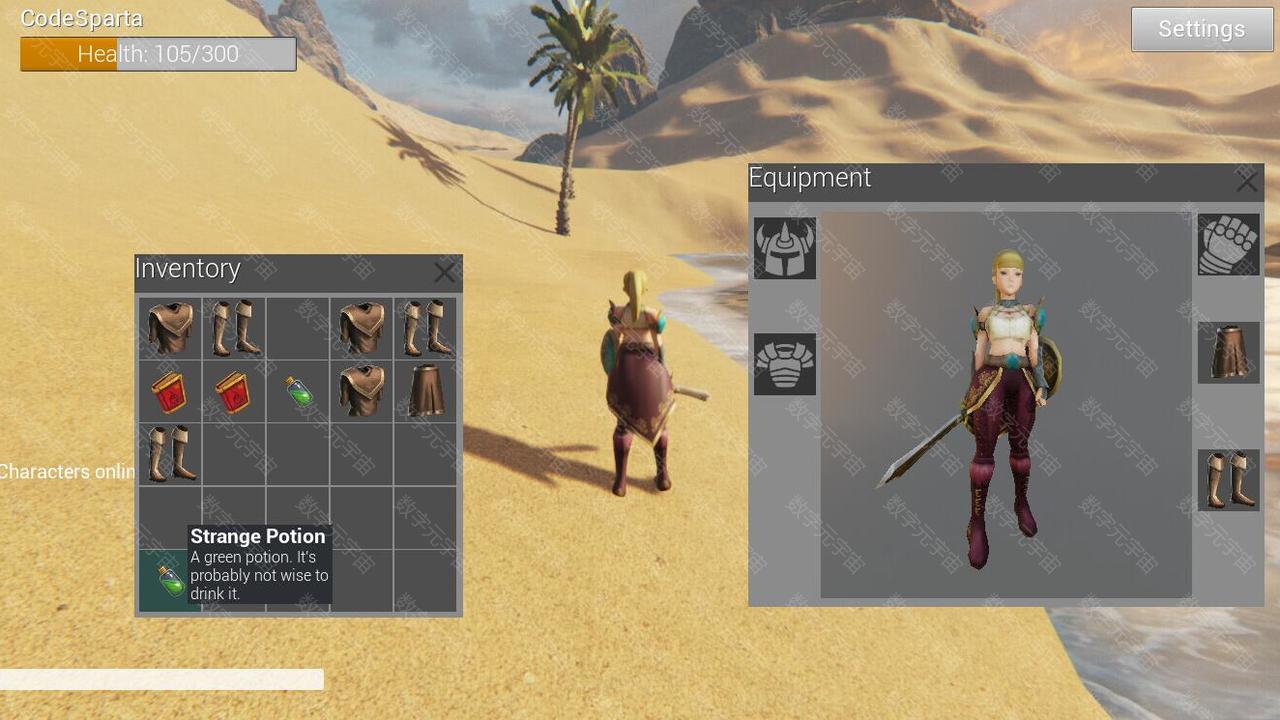This screenshot has height=720, width=1280.
Task: Click the green potion beside the red books
Action: click(297, 391)
